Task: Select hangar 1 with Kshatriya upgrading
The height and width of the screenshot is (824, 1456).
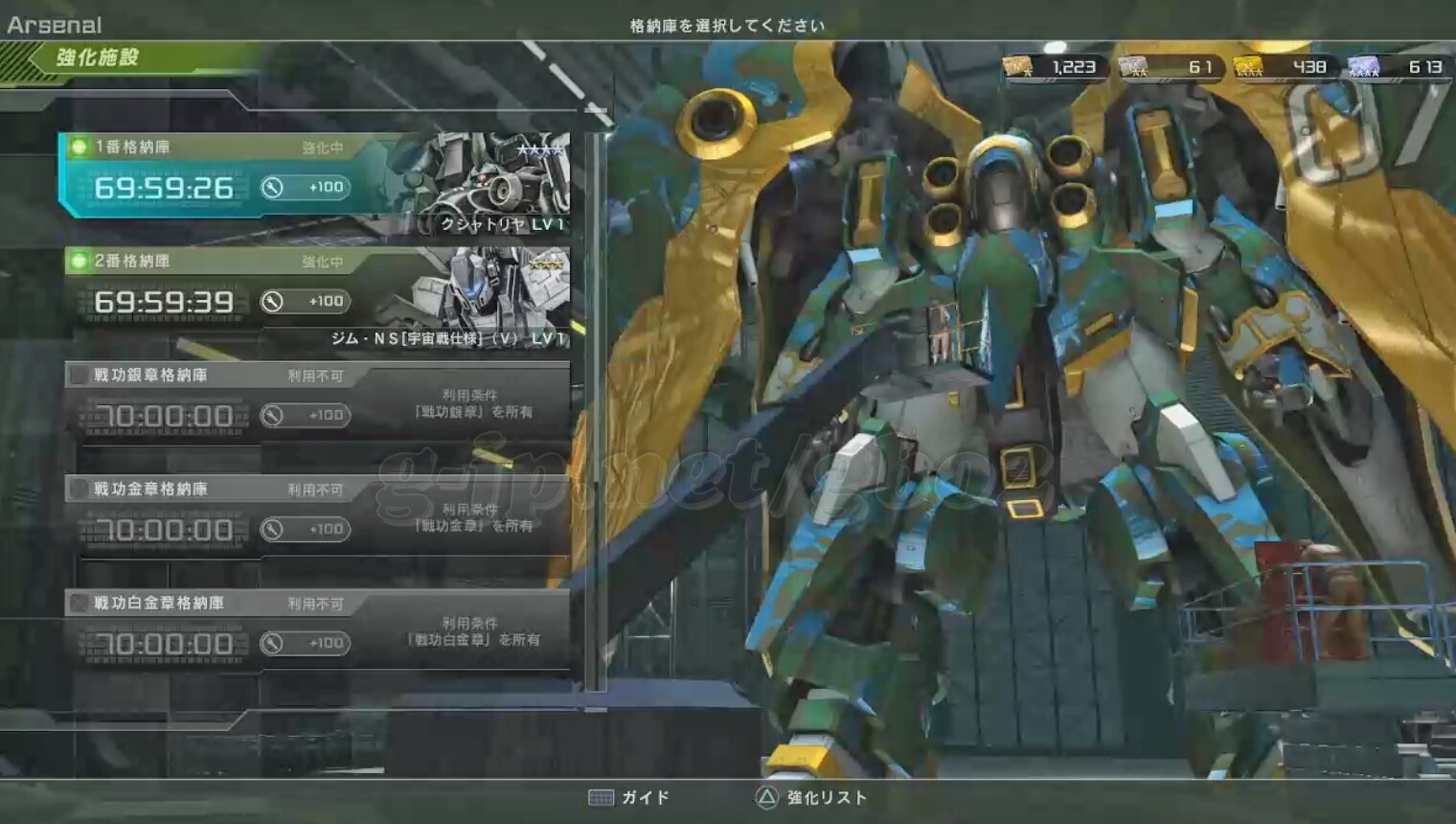Action: tap(316, 182)
